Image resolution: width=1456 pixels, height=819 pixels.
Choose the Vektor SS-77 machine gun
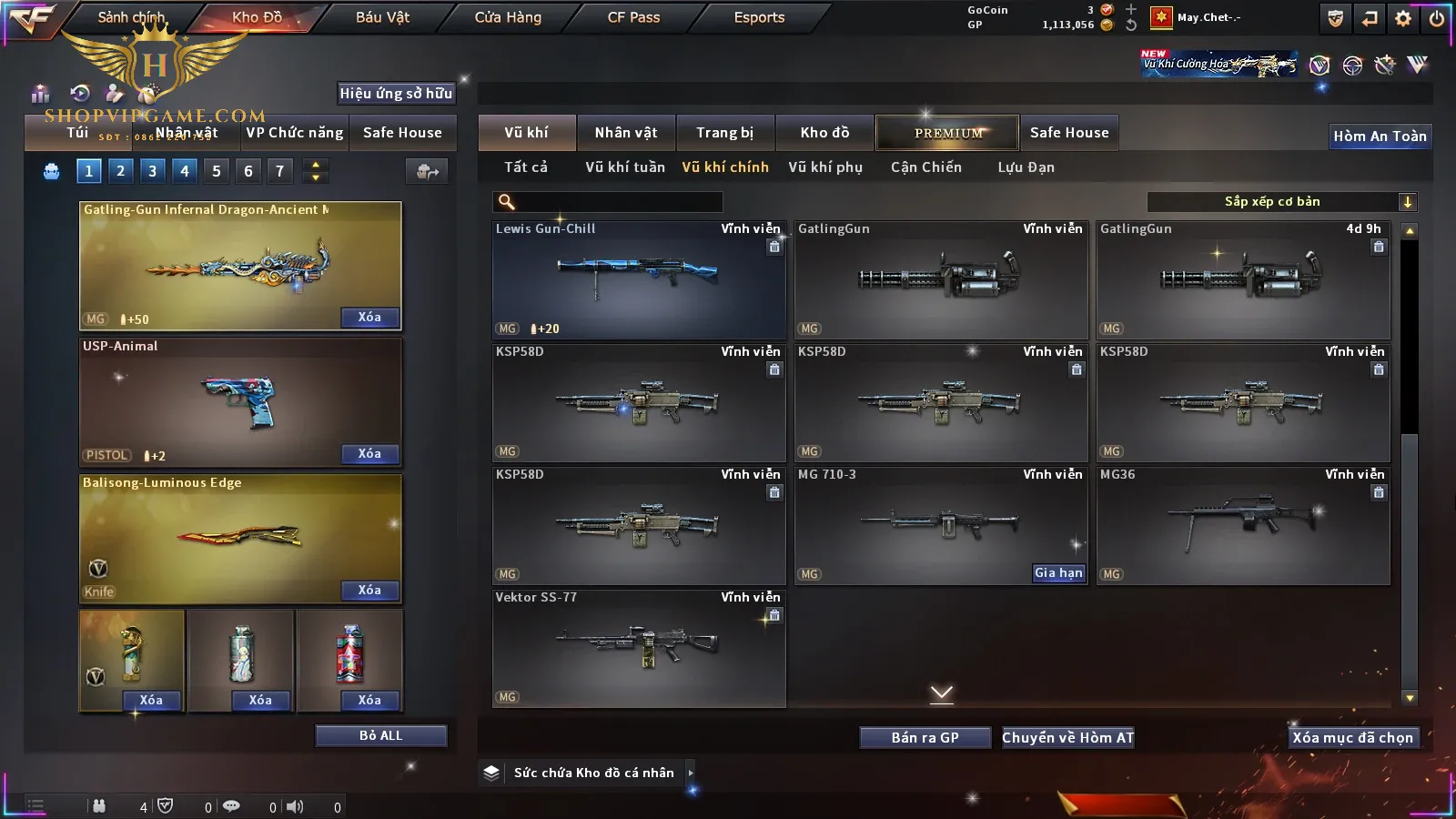tap(638, 648)
